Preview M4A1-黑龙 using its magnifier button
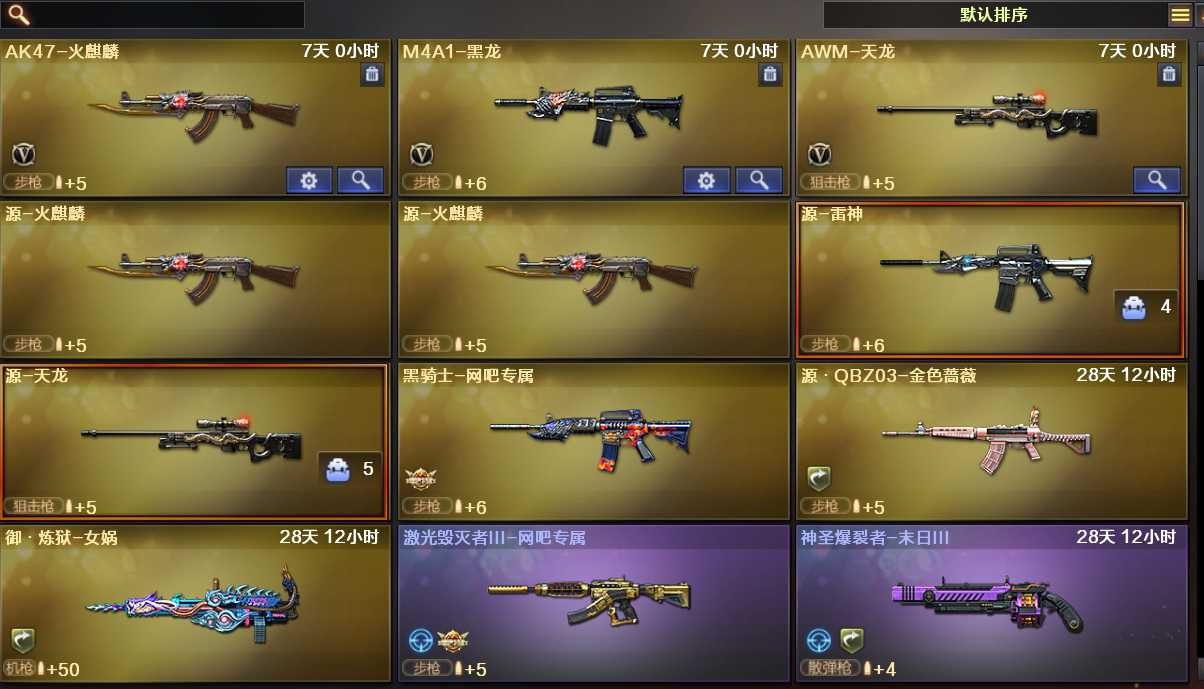The image size is (1204, 689). tap(758, 180)
